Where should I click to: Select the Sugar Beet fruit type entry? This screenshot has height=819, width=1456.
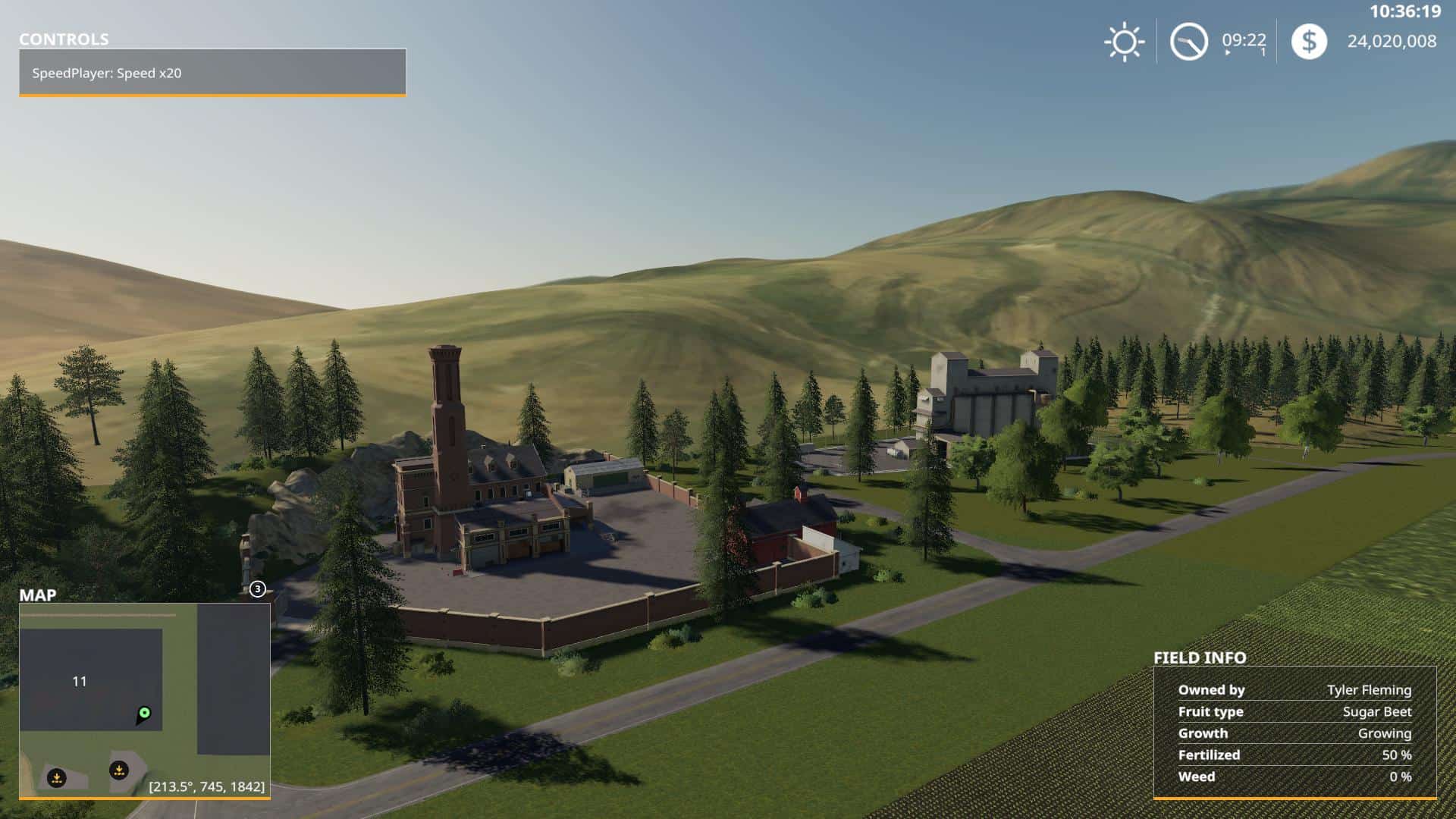1378,711
